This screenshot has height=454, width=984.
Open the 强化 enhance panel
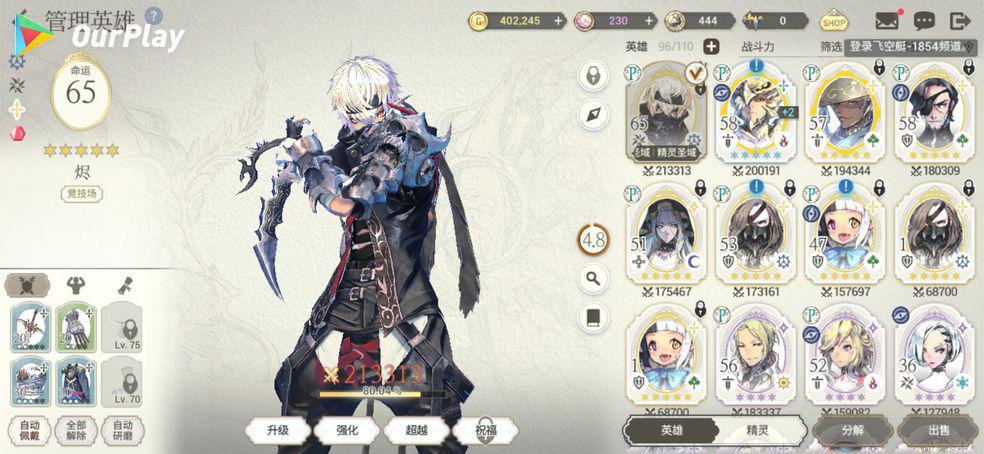347,431
